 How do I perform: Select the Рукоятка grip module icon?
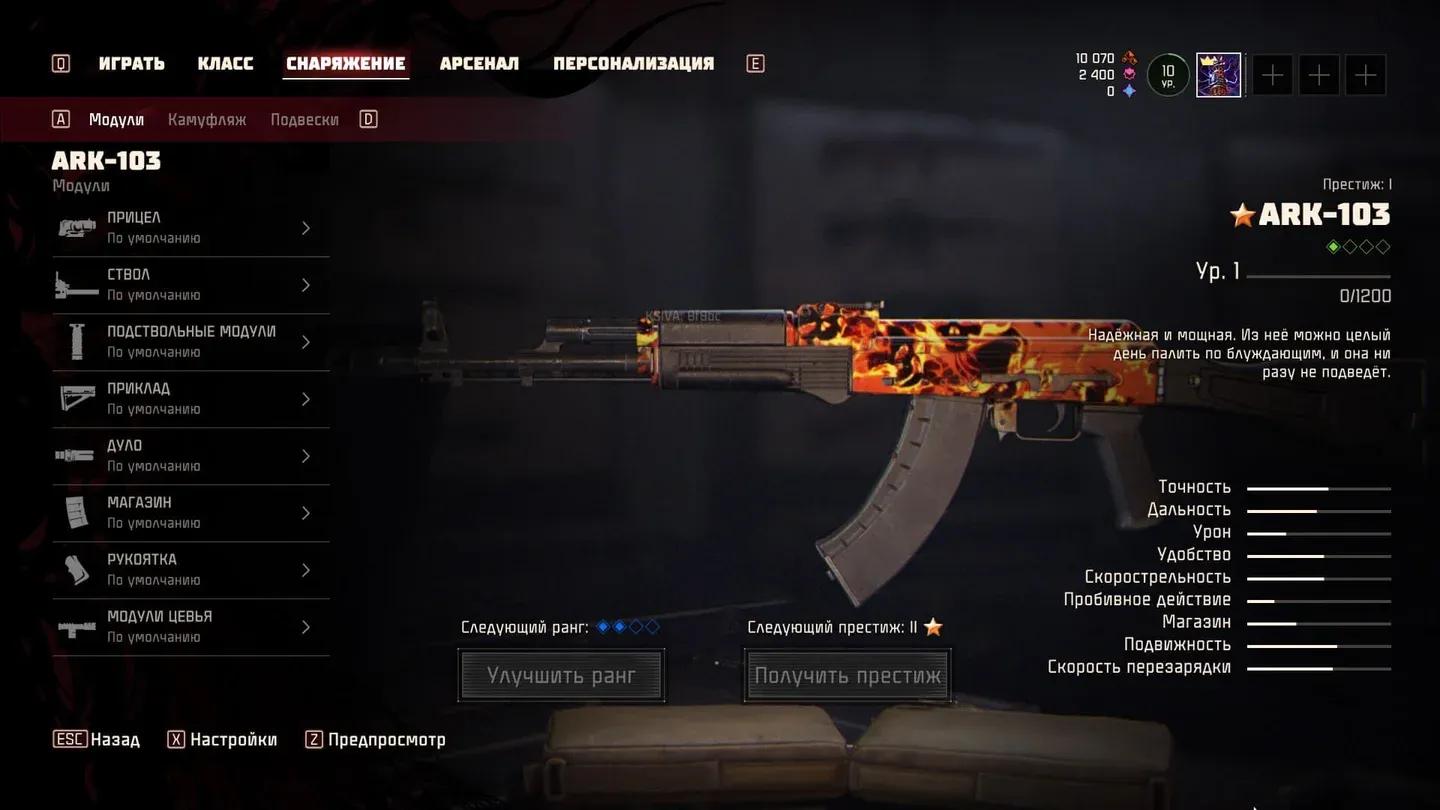point(77,569)
